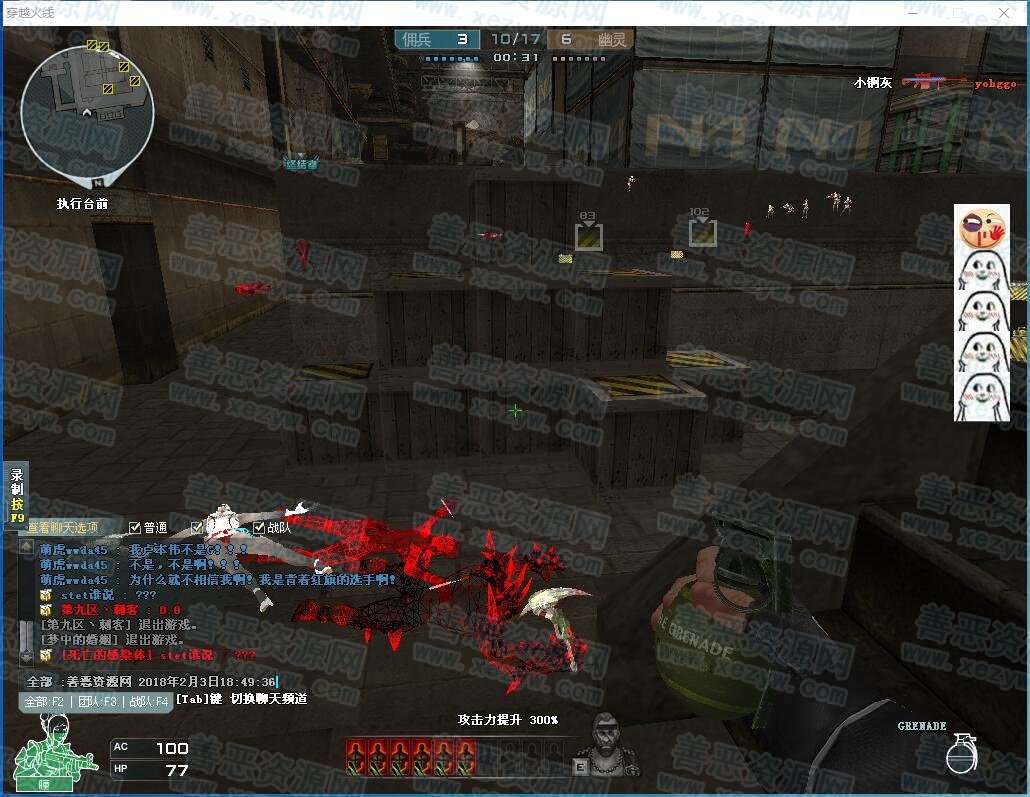Toggle the 普通 chat filter checkbox

coord(136,528)
